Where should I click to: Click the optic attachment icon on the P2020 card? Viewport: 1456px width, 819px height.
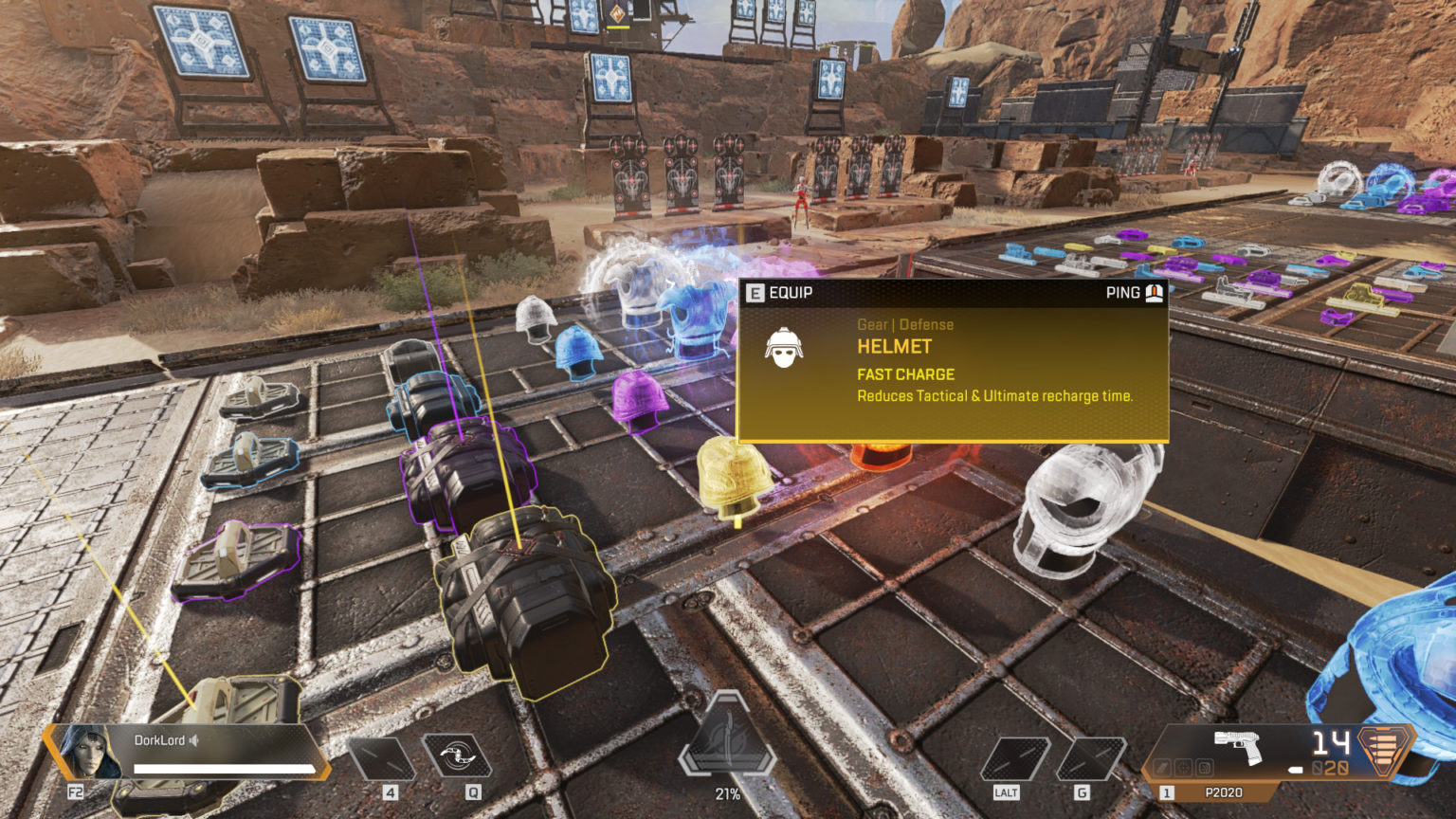[1183, 768]
